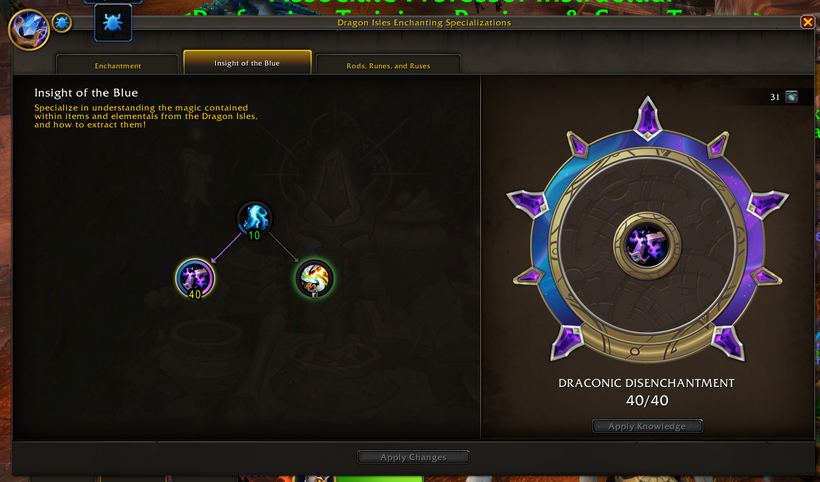Screen dimensions: 820x482
Task: Click the large square blue bug icon
Action: tap(113, 22)
